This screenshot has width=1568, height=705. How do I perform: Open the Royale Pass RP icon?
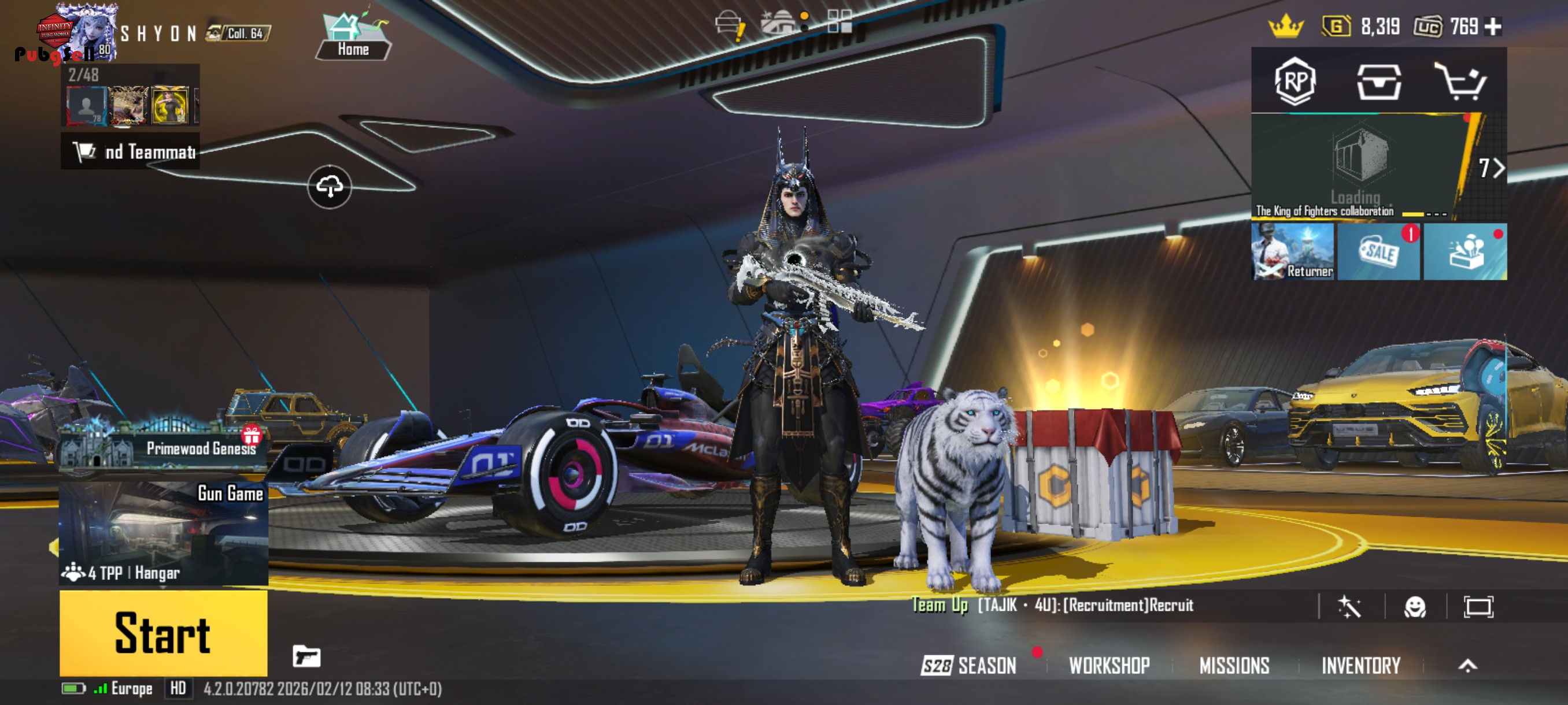(x=1295, y=81)
